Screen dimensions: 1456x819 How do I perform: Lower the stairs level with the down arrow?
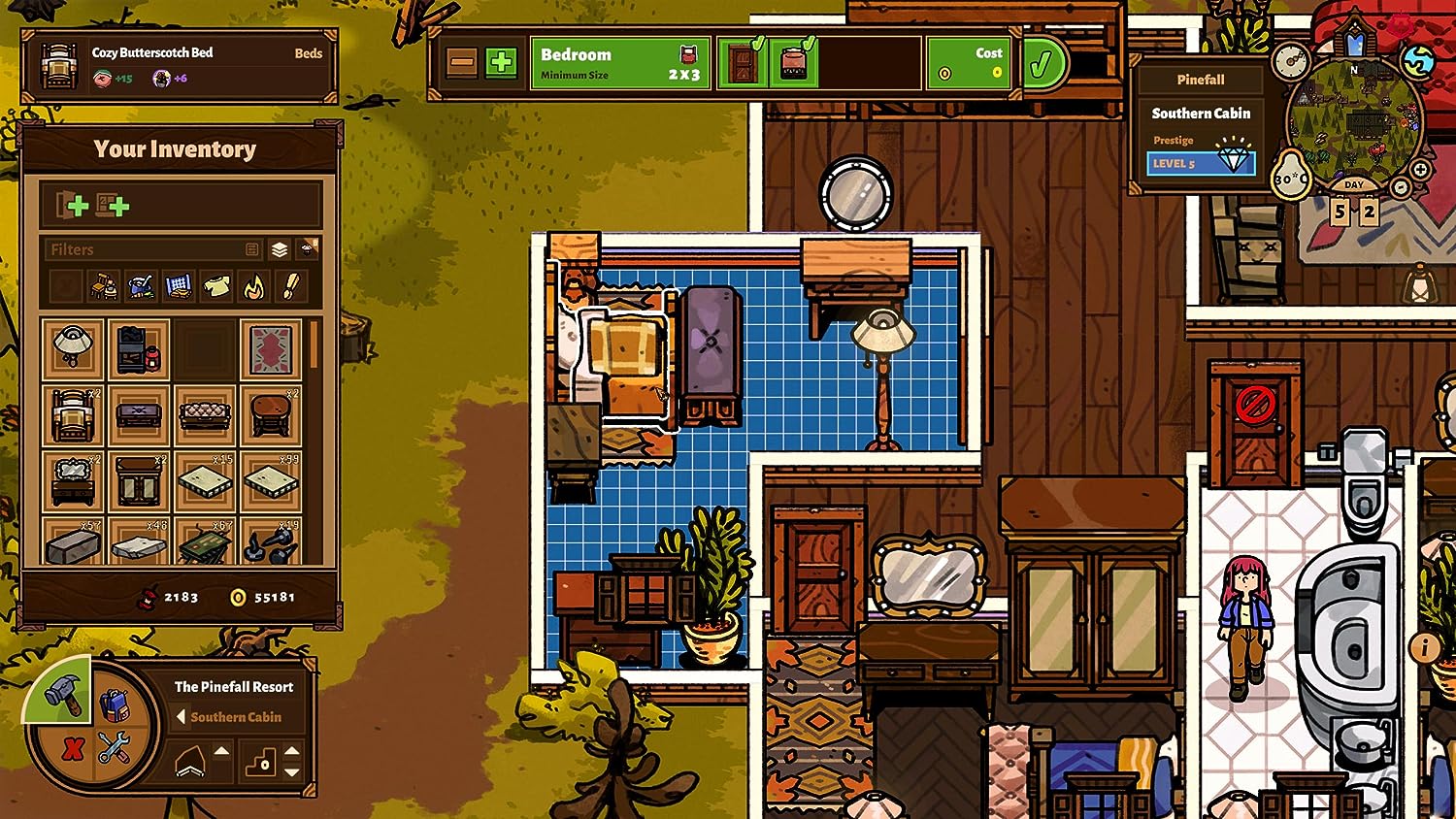[291, 771]
